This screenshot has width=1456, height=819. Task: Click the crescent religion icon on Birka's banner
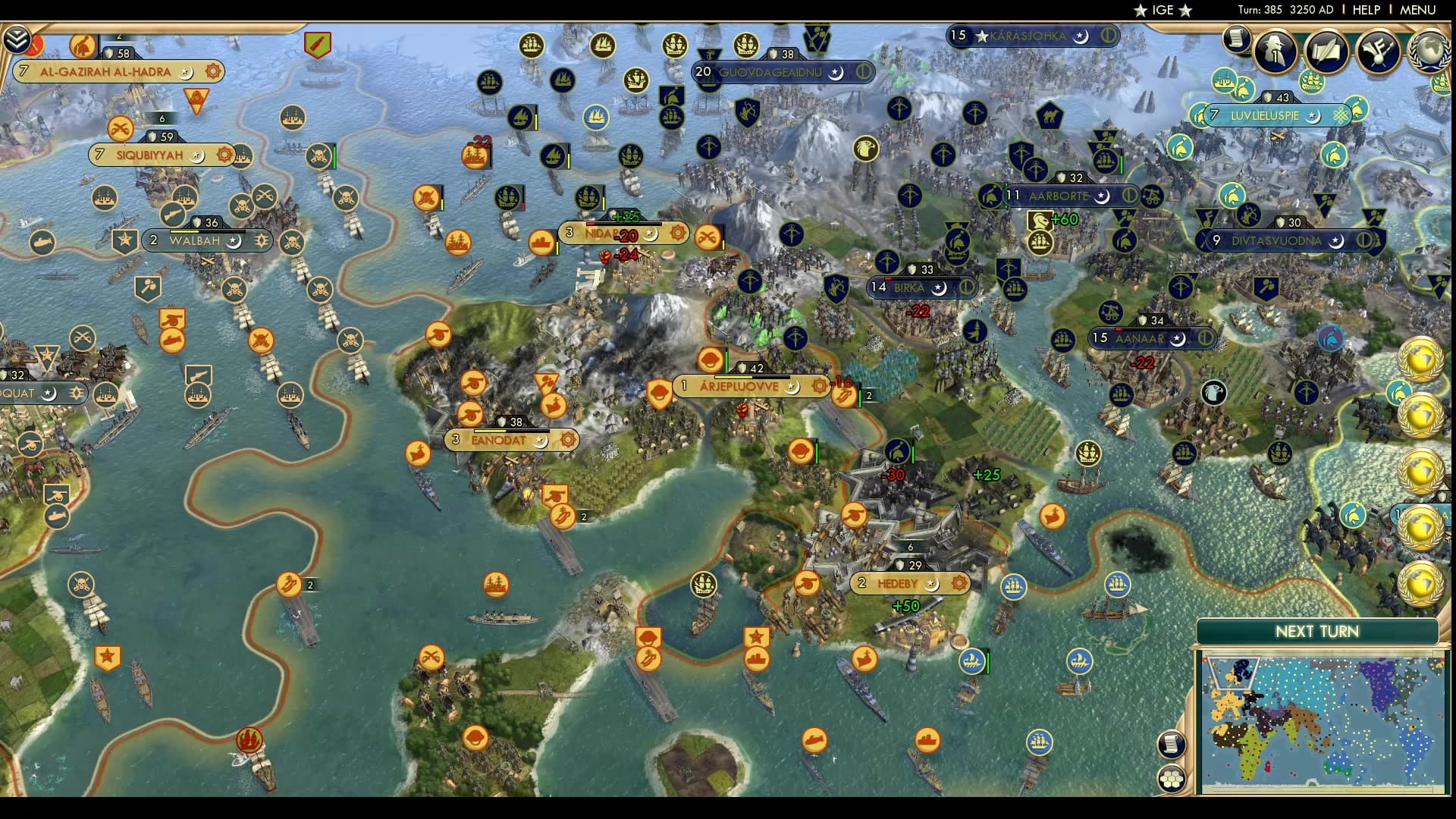[938, 287]
